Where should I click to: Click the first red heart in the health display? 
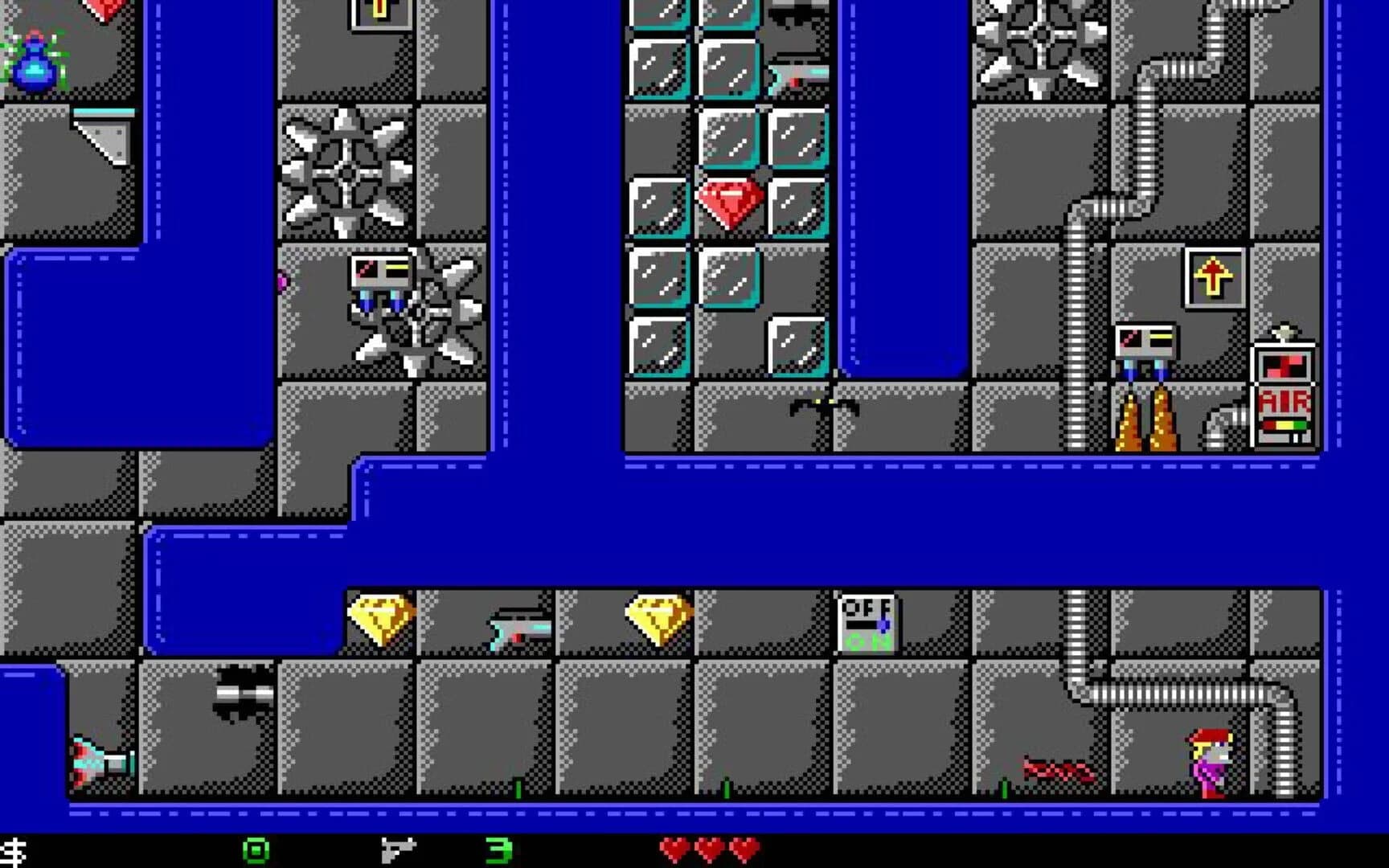[675, 848]
